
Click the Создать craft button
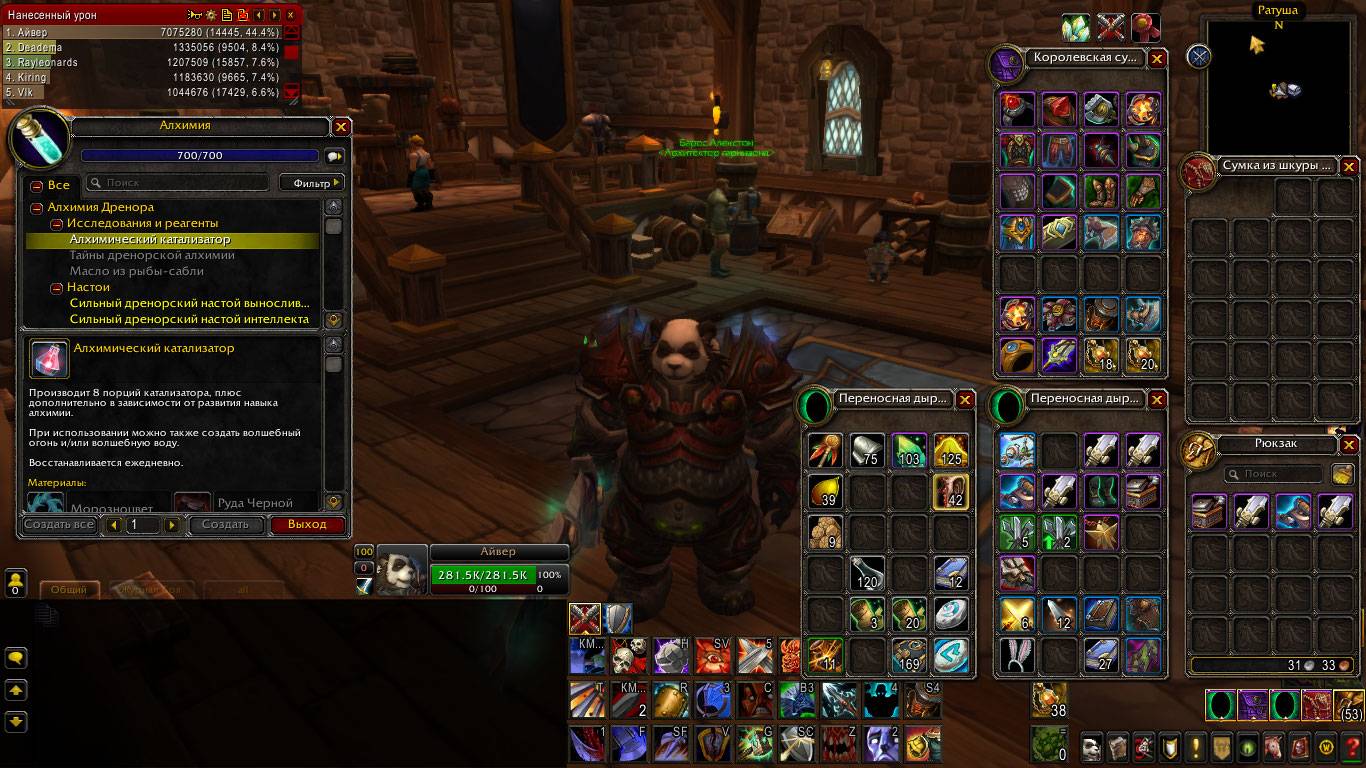pyautogui.click(x=225, y=524)
